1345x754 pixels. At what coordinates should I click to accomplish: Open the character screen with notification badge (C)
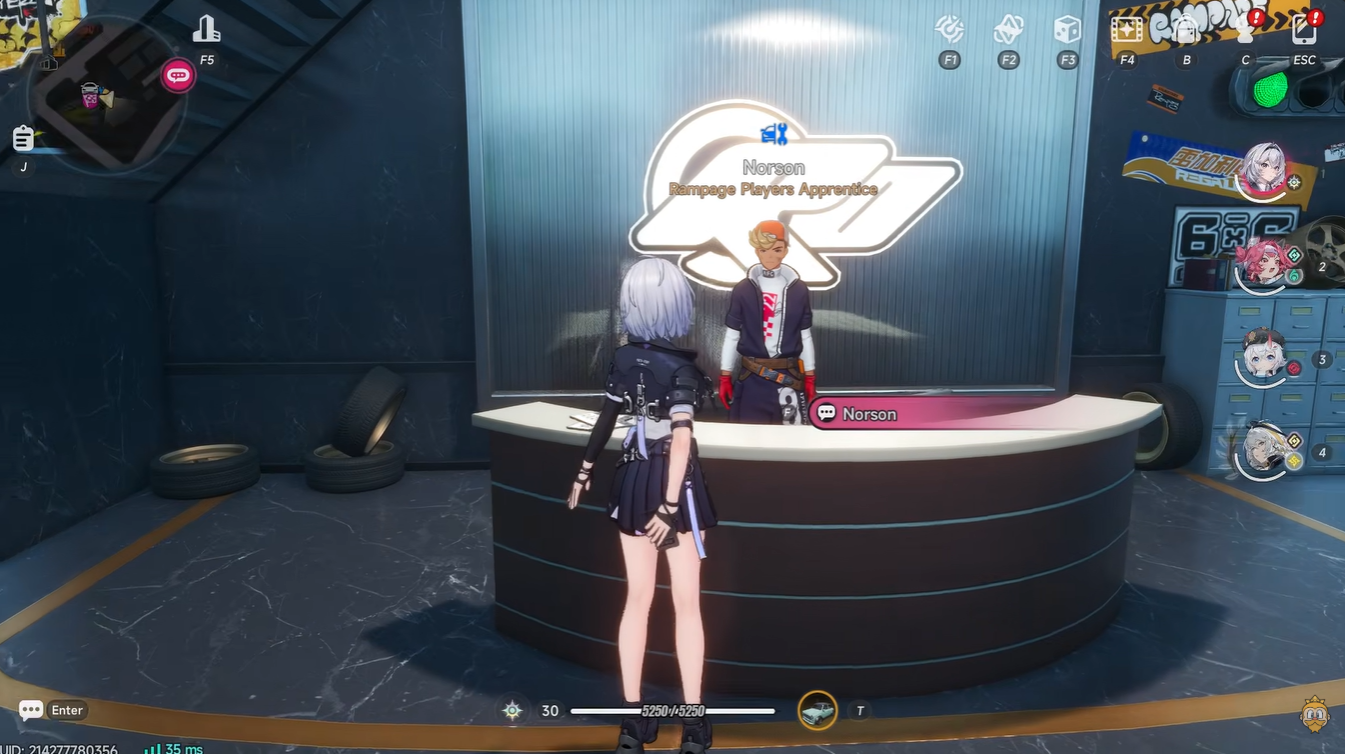pyautogui.click(x=1244, y=29)
